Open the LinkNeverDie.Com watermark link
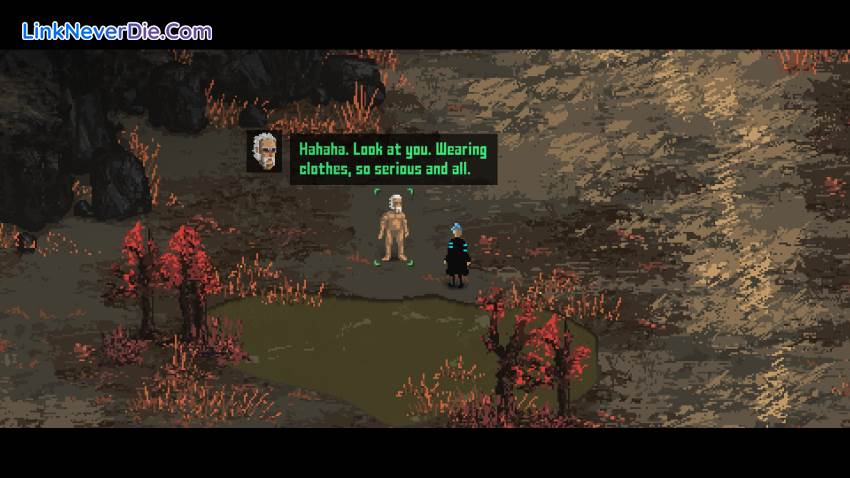Viewport: 850px width, 478px height. point(118,32)
